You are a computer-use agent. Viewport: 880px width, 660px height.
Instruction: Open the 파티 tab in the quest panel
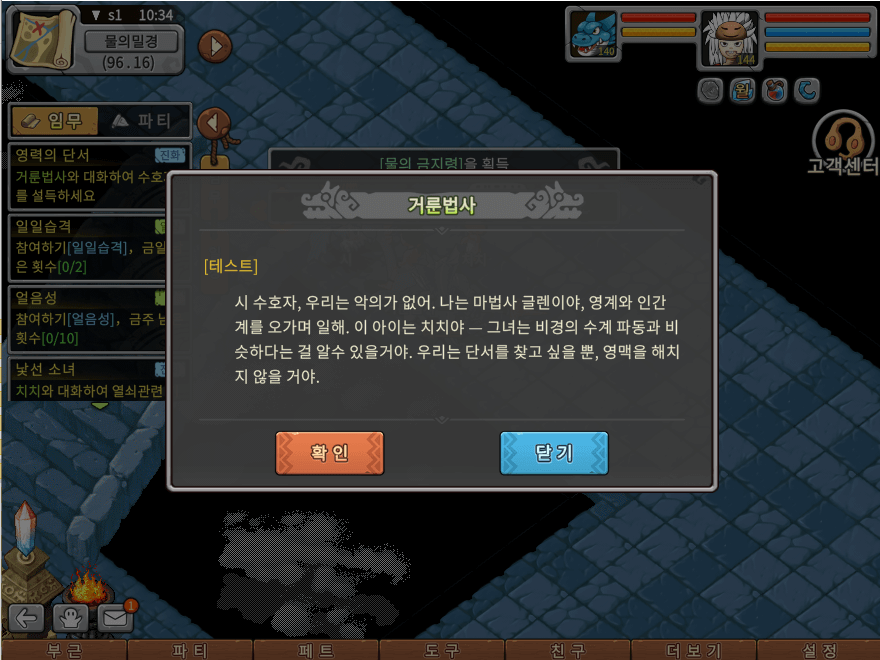pos(141,121)
